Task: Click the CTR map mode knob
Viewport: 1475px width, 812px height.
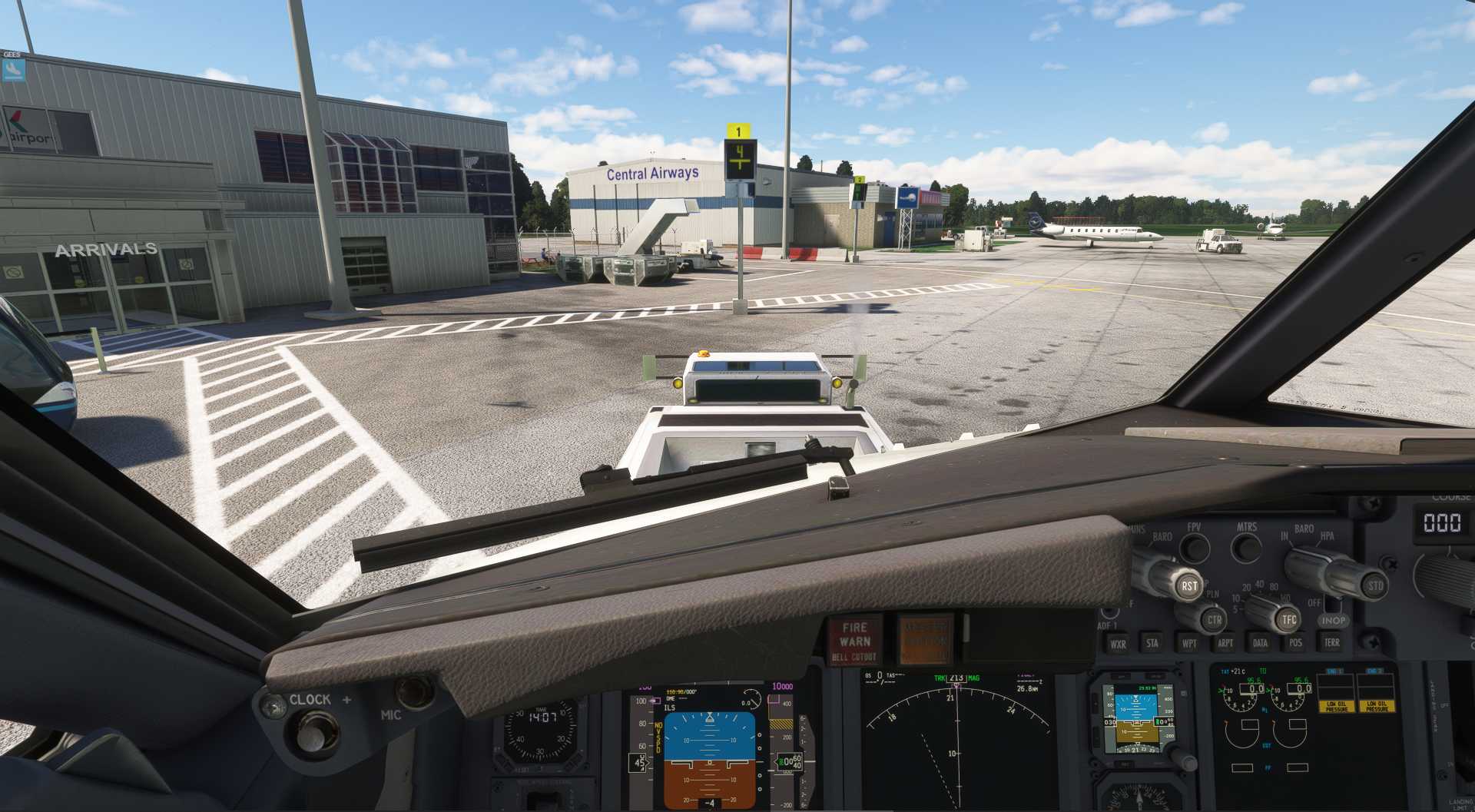Action: tap(1213, 619)
